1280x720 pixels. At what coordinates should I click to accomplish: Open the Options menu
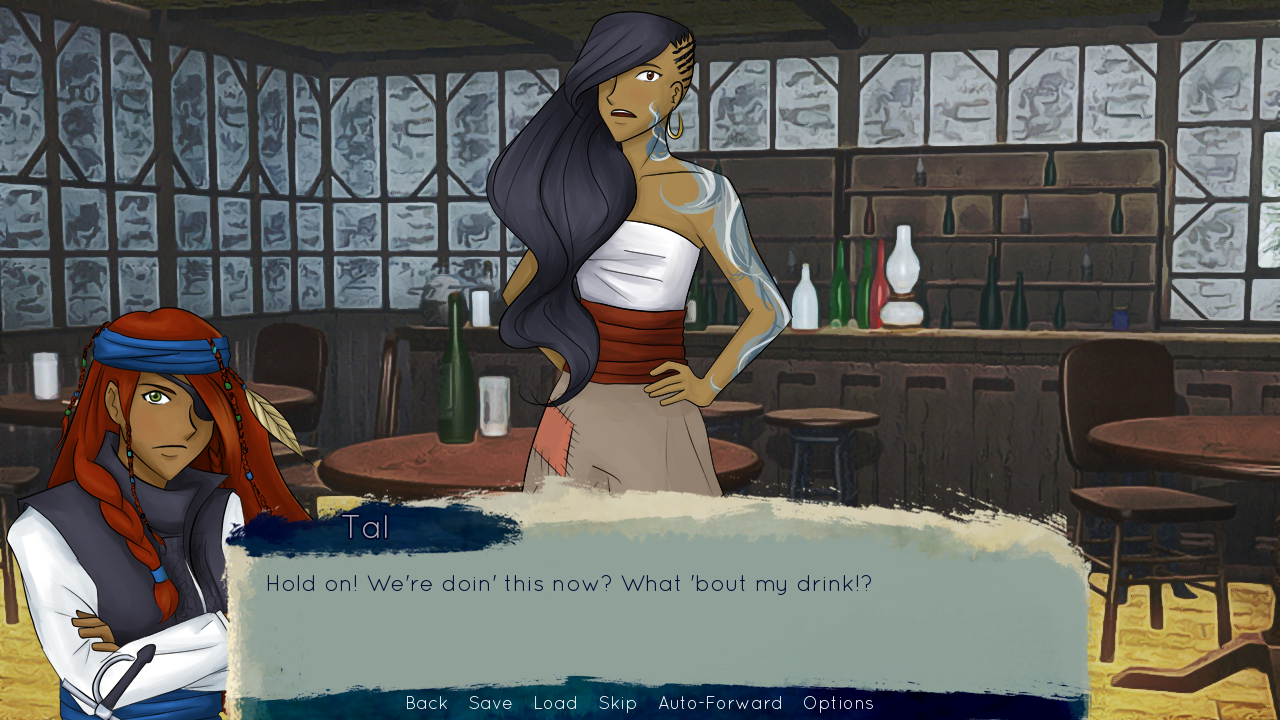click(840, 703)
